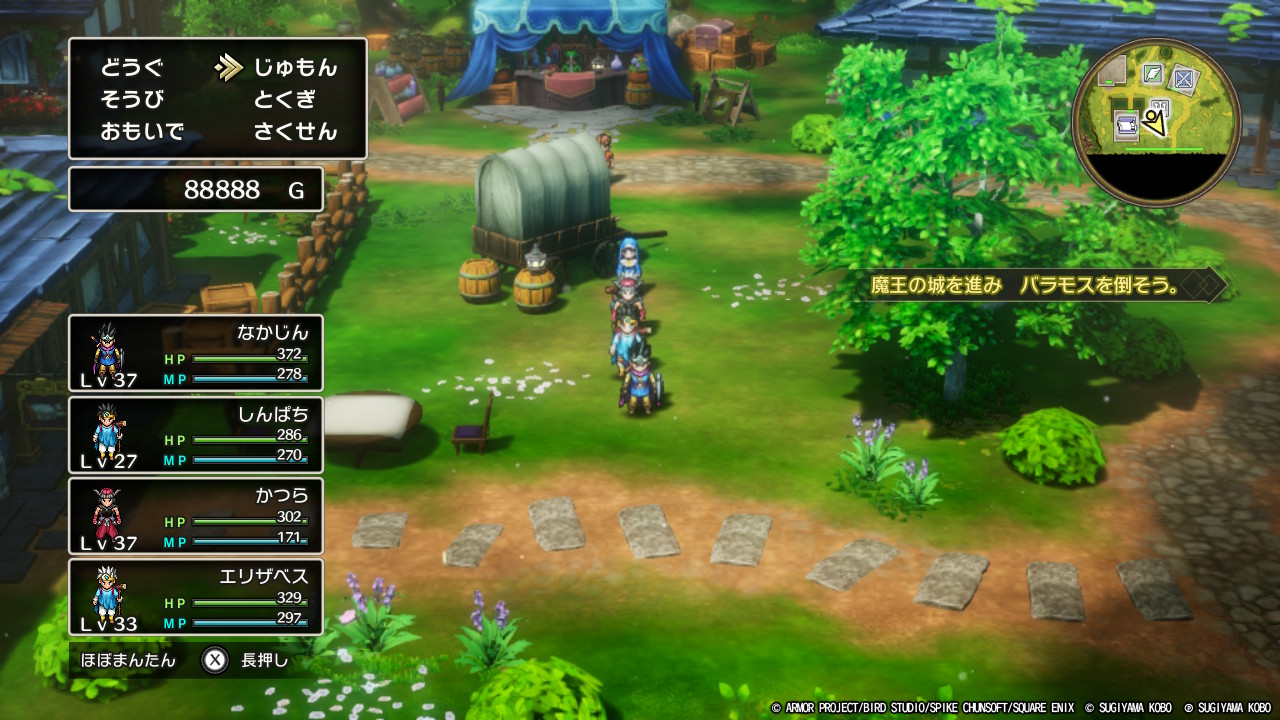The width and height of the screenshot is (1280, 720).
Task: Open the そうび (Equipment) menu
Action: [131, 100]
